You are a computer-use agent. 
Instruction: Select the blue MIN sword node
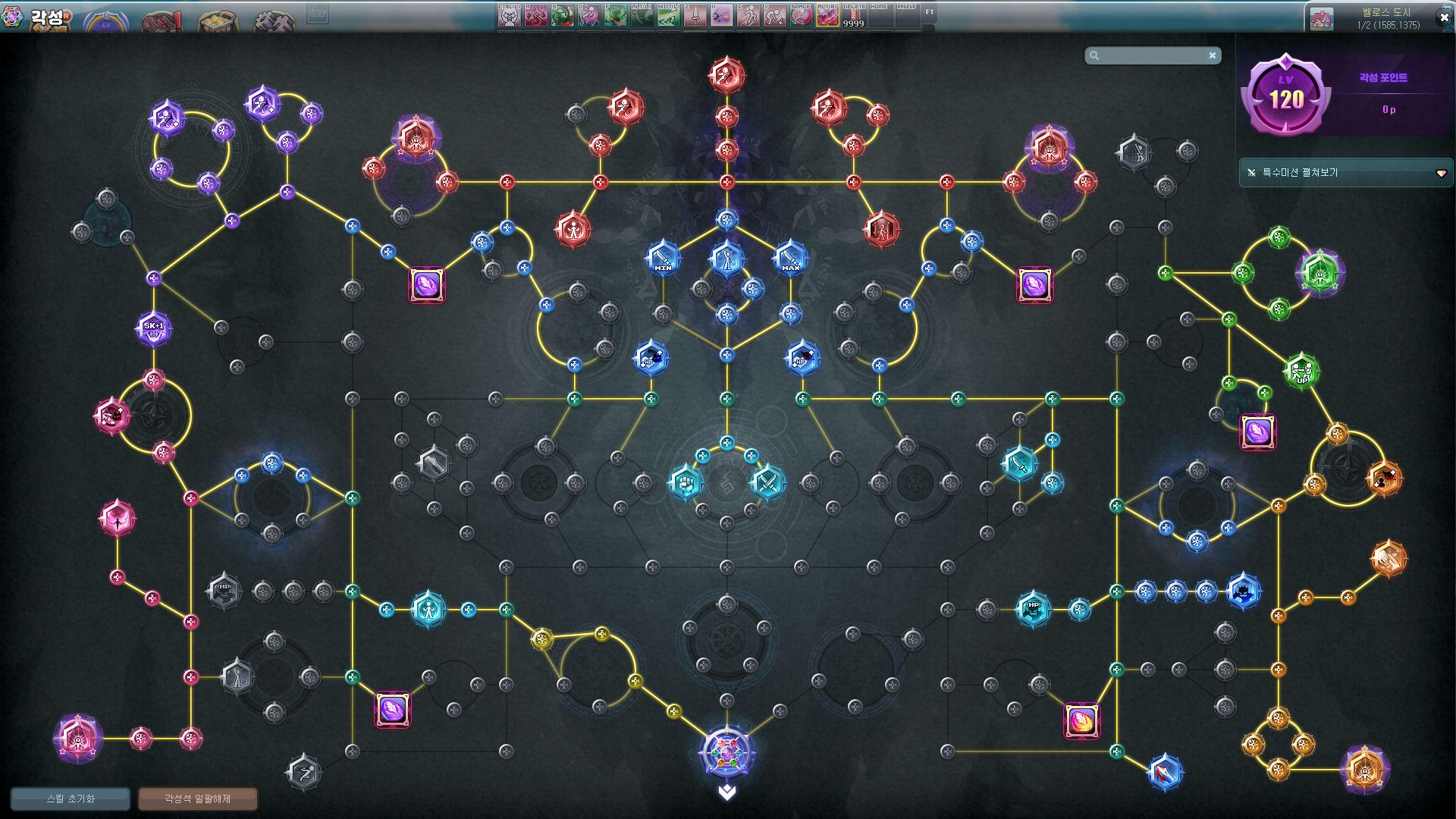663,259
